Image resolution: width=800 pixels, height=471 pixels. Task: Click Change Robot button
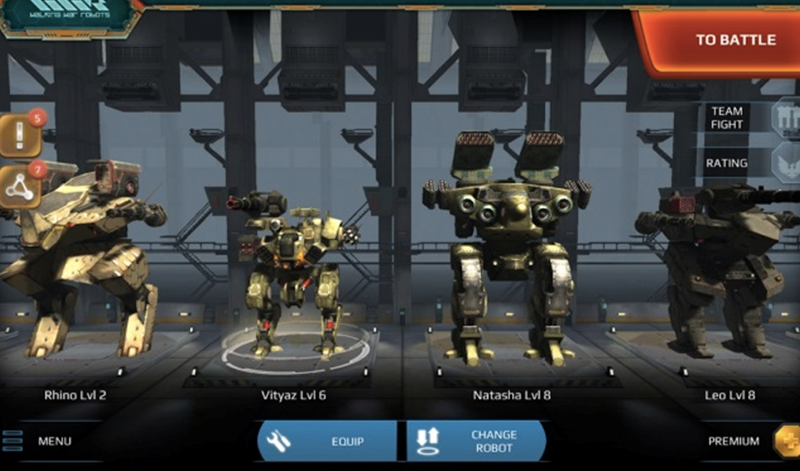click(476, 441)
